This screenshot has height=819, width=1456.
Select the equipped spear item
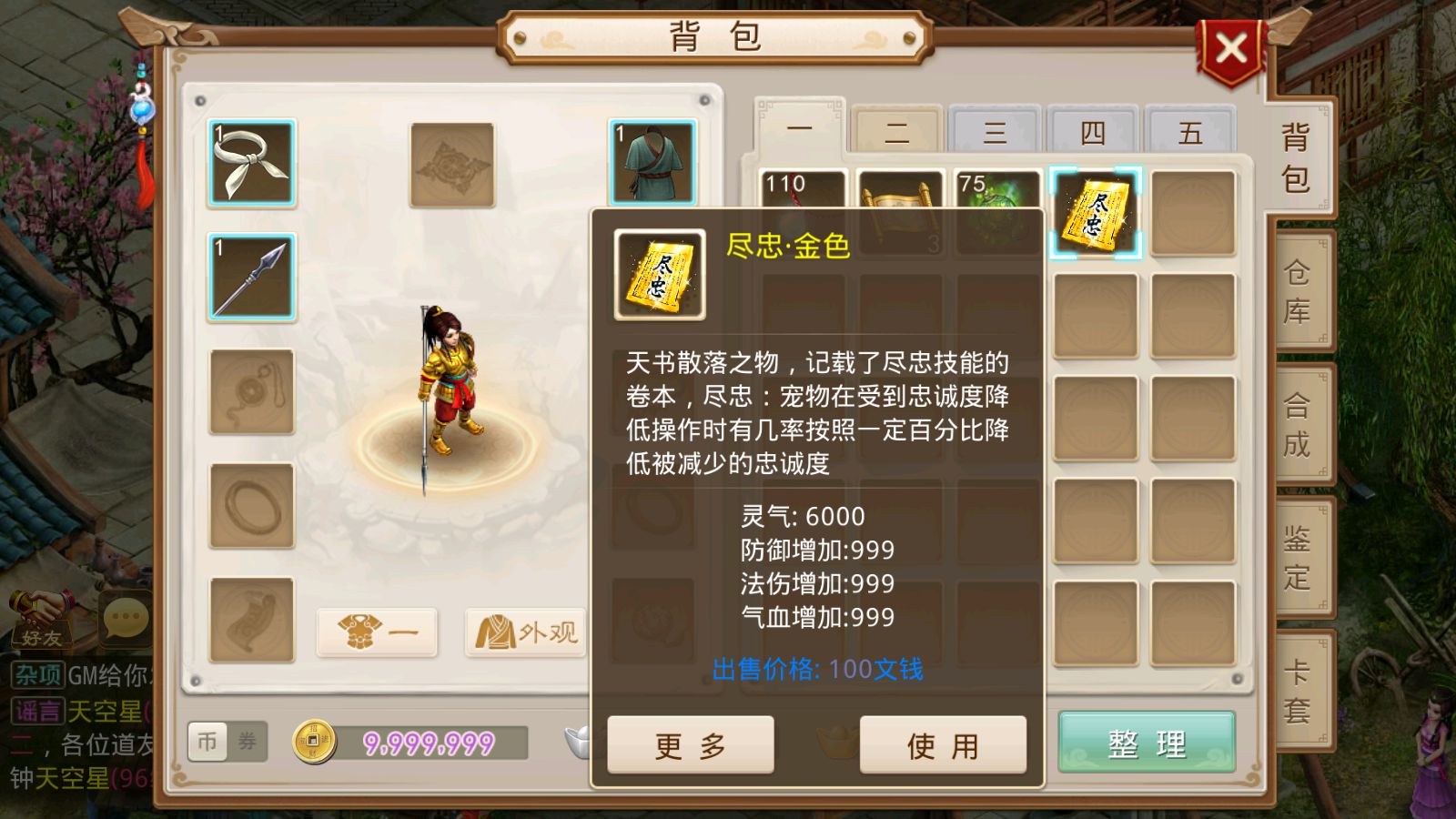coord(252,278)
